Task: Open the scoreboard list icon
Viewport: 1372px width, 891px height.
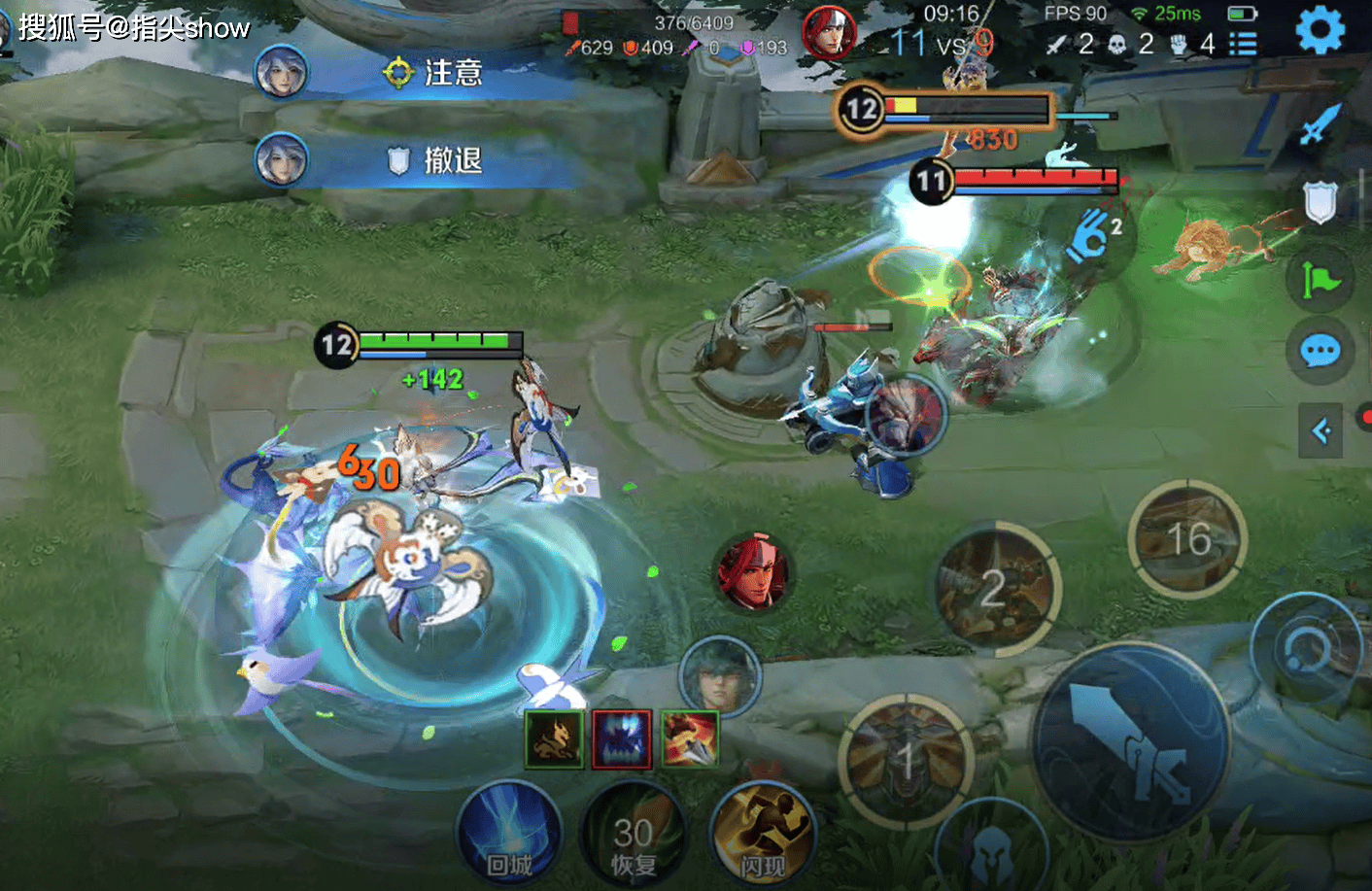Action: 1243,44
